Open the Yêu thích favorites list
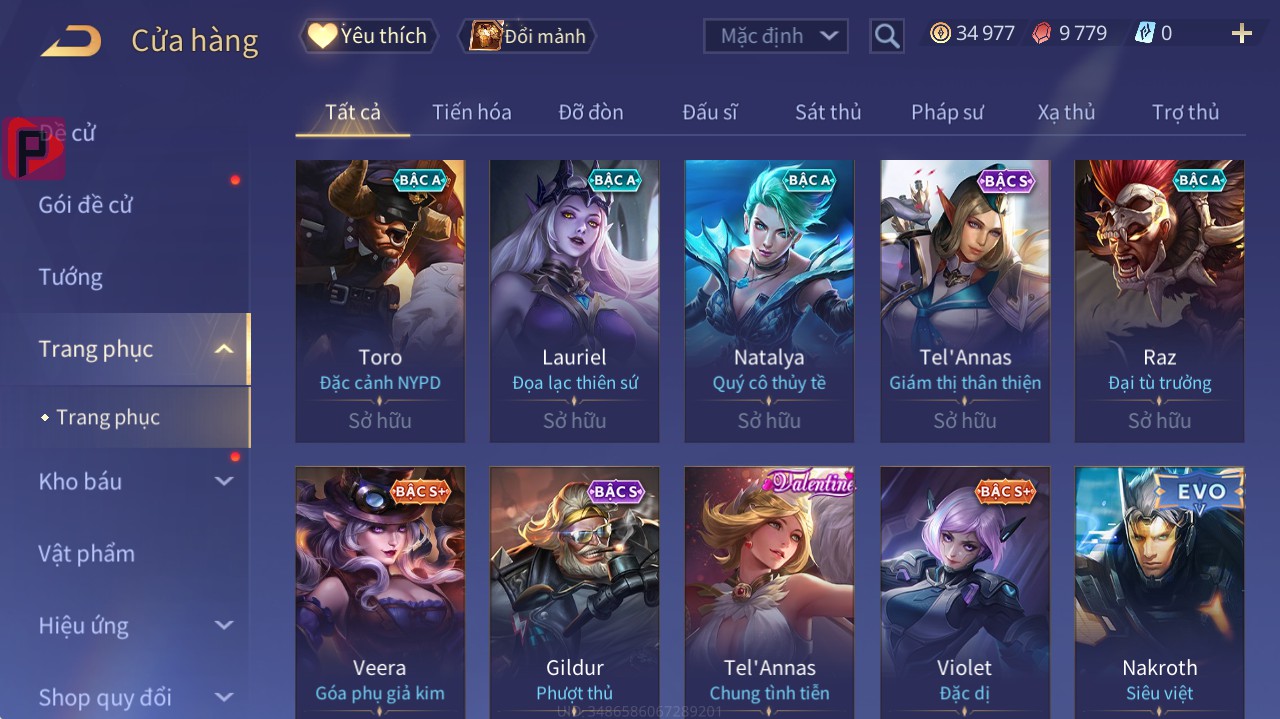Viewport: 1280px width, 719px height. pyautogui.click(x=368, y=36)
